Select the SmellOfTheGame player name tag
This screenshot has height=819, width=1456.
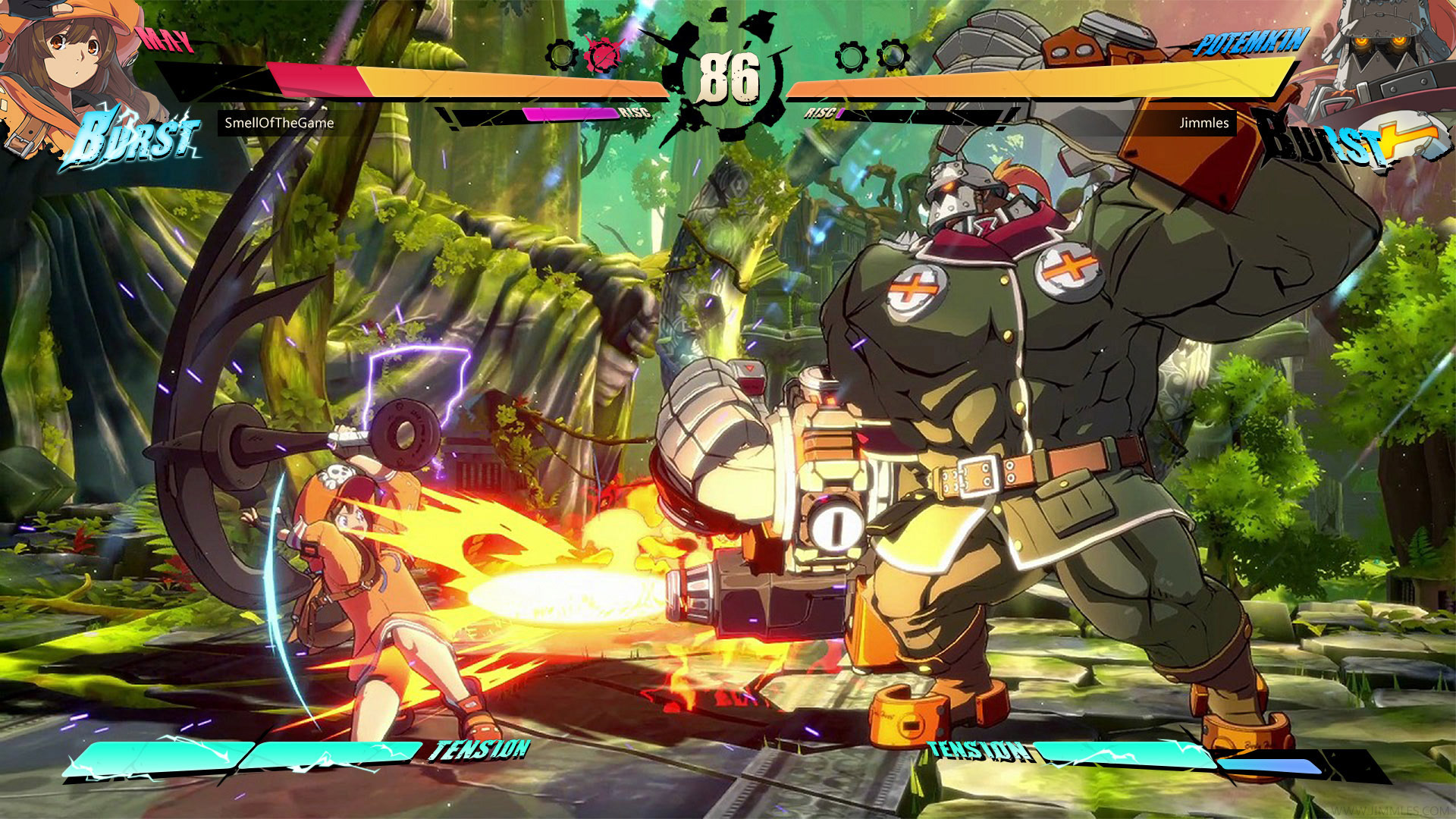coord(279,123)
